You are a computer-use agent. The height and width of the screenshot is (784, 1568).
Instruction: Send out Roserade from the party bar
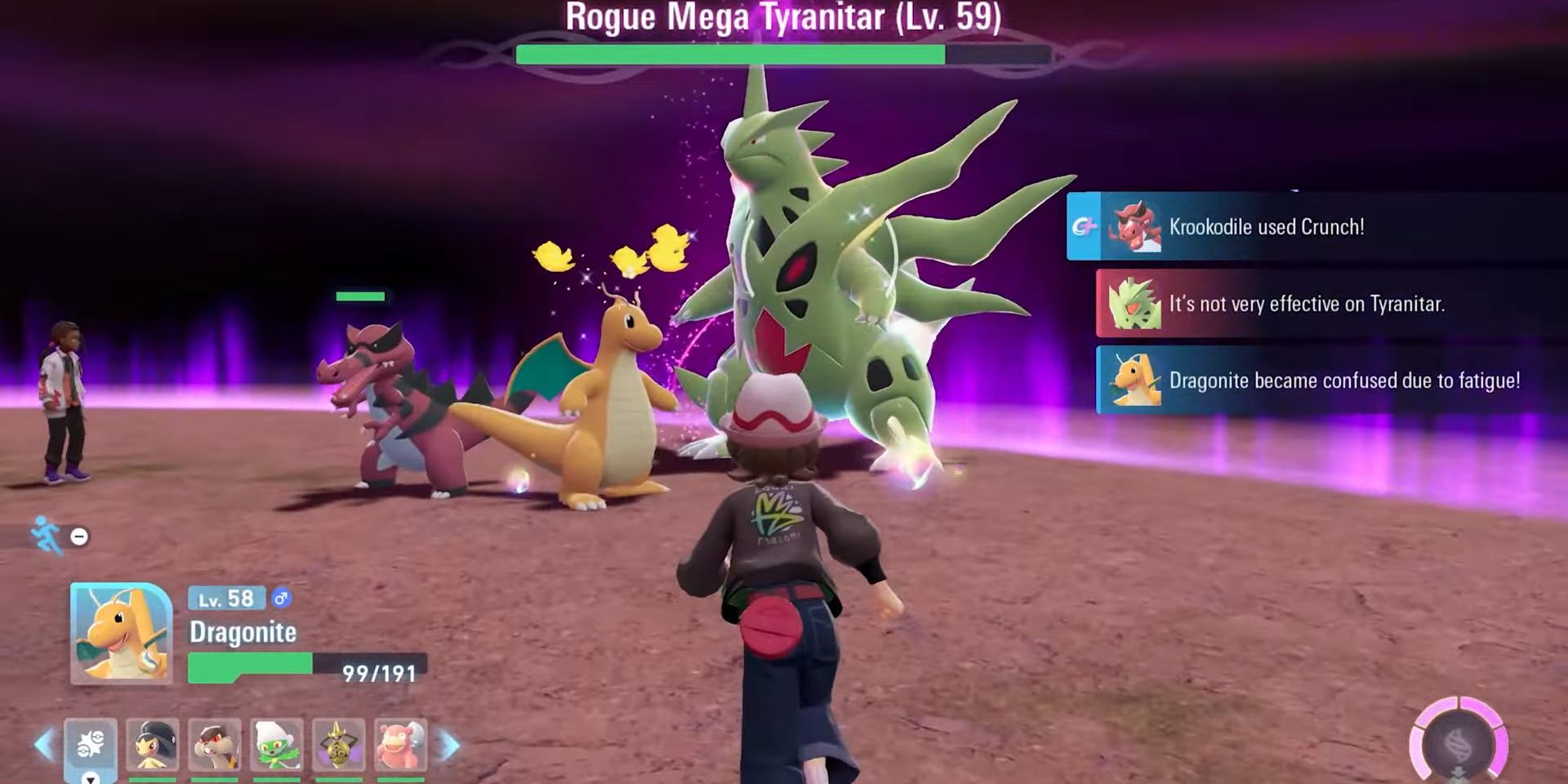tap(277, 745)
